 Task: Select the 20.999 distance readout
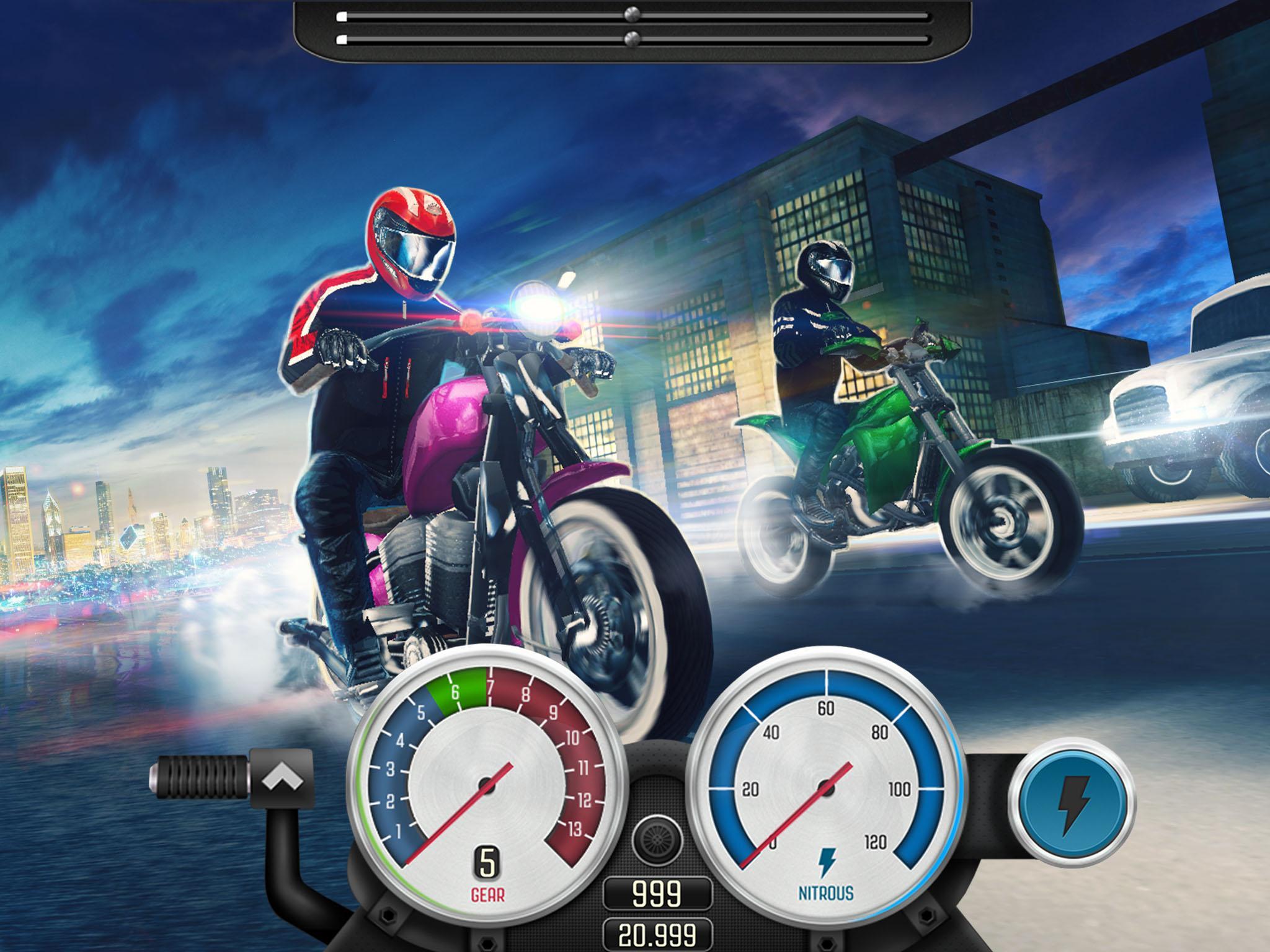(x=659, y=937)
